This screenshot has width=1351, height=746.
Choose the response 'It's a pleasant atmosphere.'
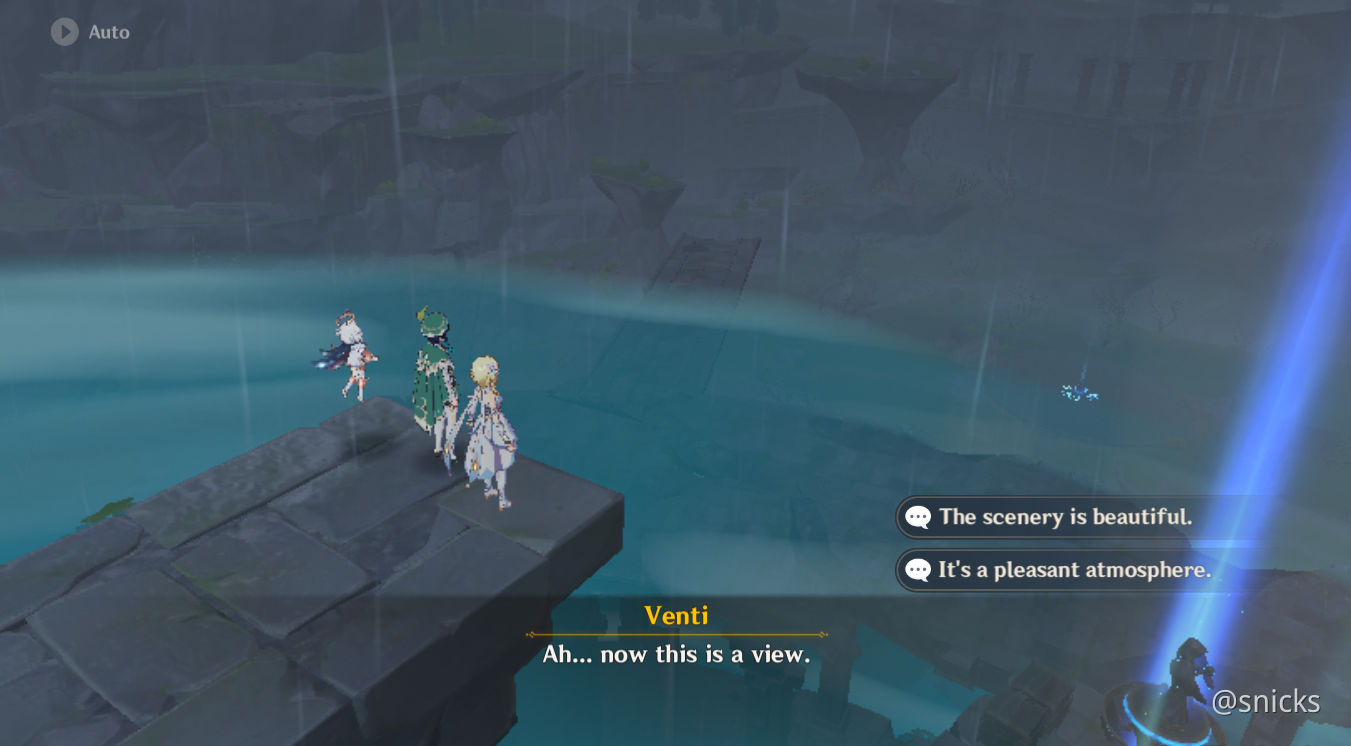(x=1075, y=570)
